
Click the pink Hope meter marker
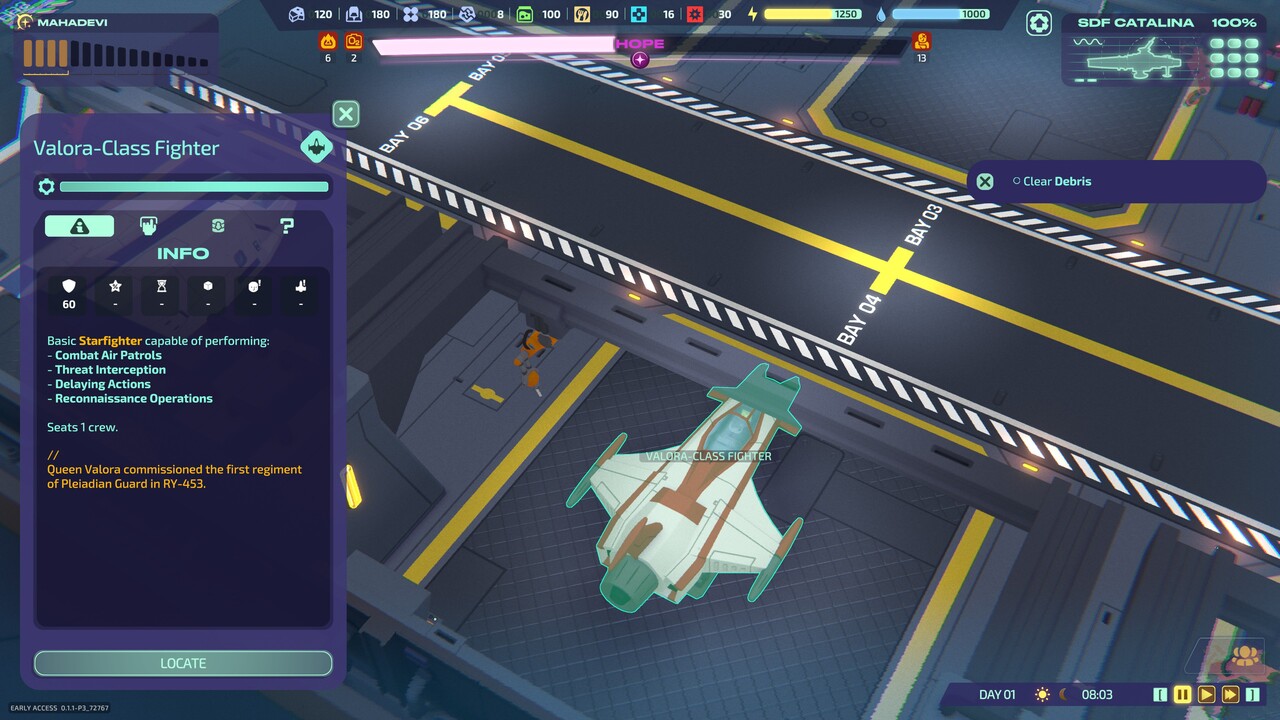(640, 59)
